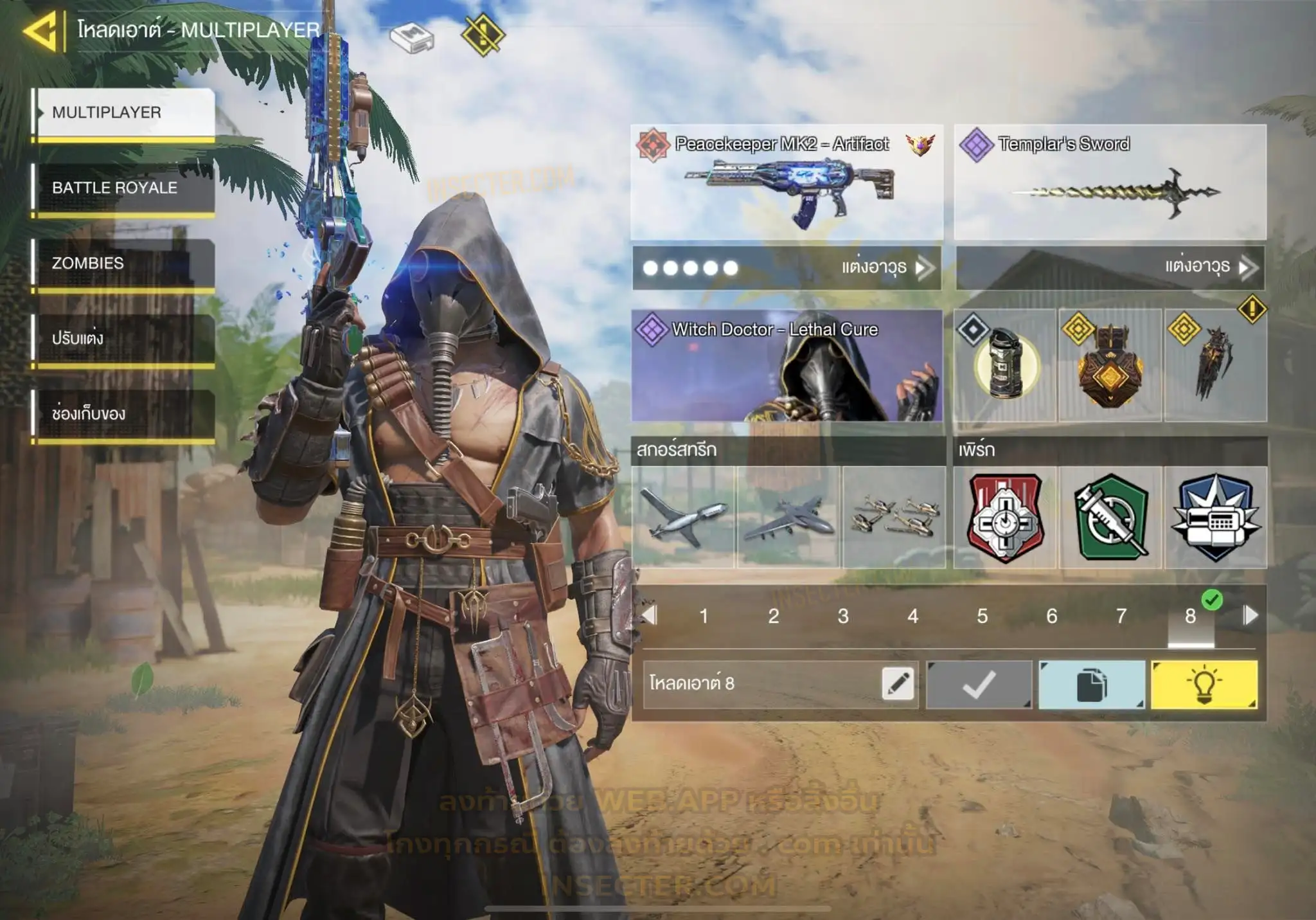Image resolution: width=1316 pixels, height=920 pixels.
Task: Open the swarm drones scorestreak slot
Action: coord(894,517)
